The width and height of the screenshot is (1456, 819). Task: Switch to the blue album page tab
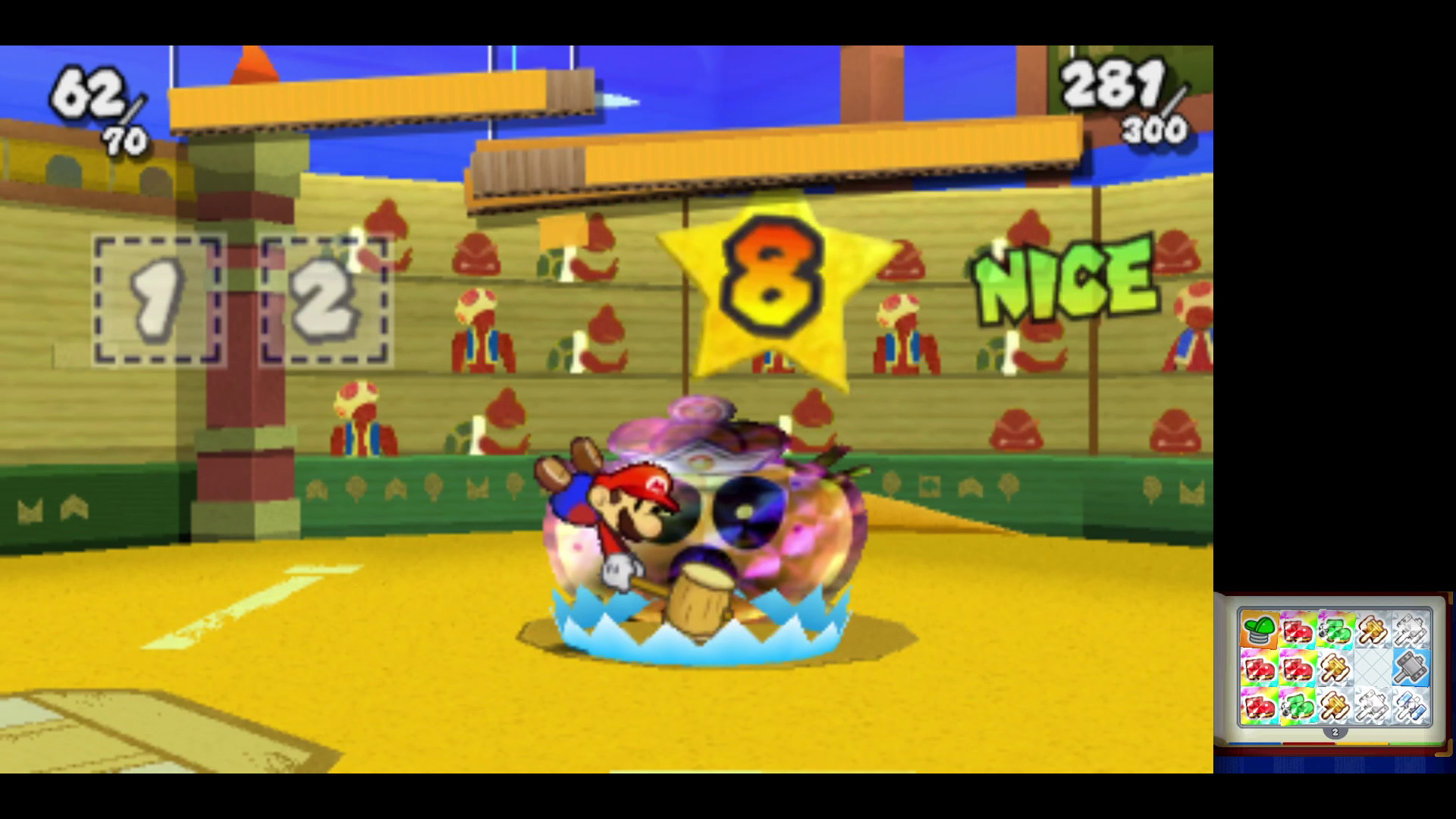(x=1255, y=743)
